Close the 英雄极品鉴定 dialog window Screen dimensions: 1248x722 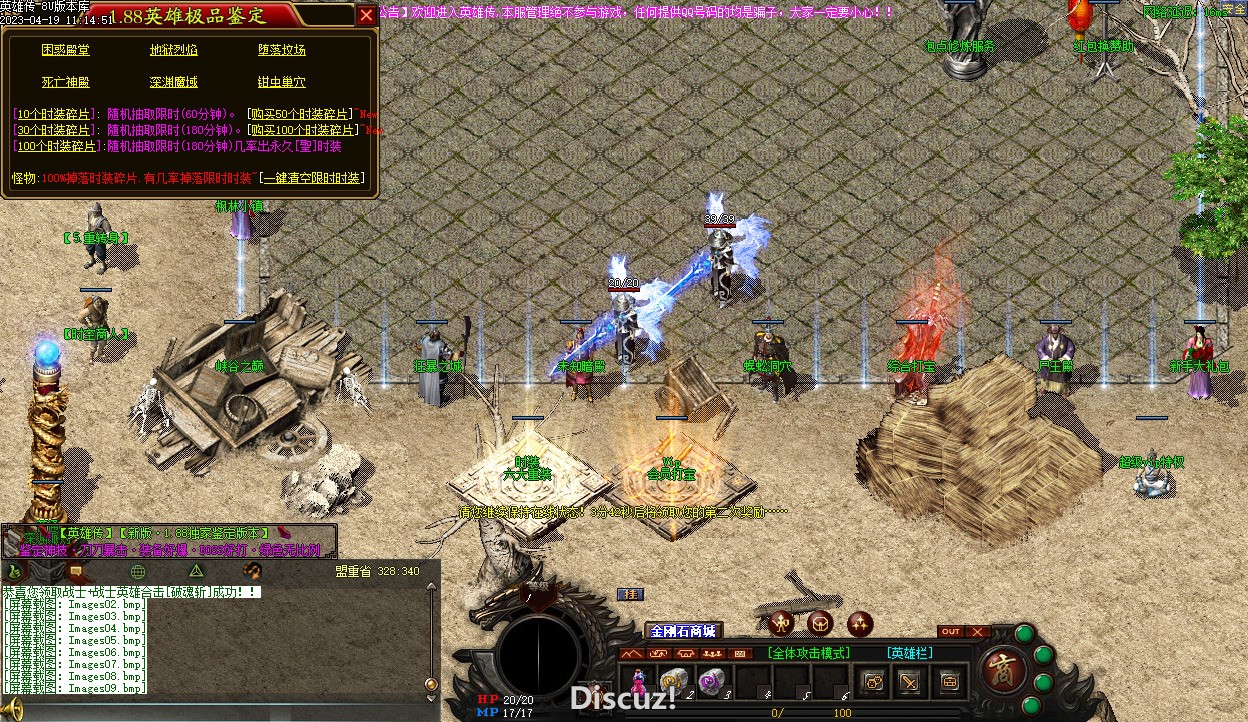point(366,15)
